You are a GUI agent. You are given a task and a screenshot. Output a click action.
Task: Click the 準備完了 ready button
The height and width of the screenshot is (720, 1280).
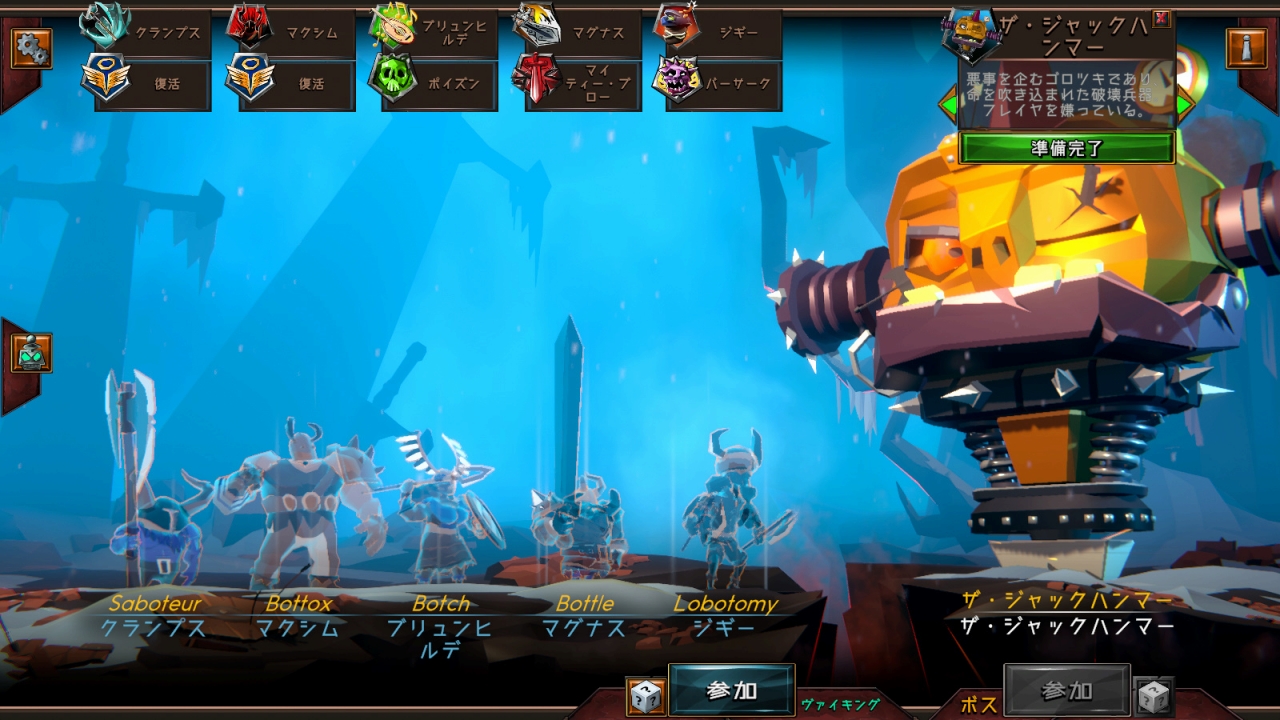1066,148
